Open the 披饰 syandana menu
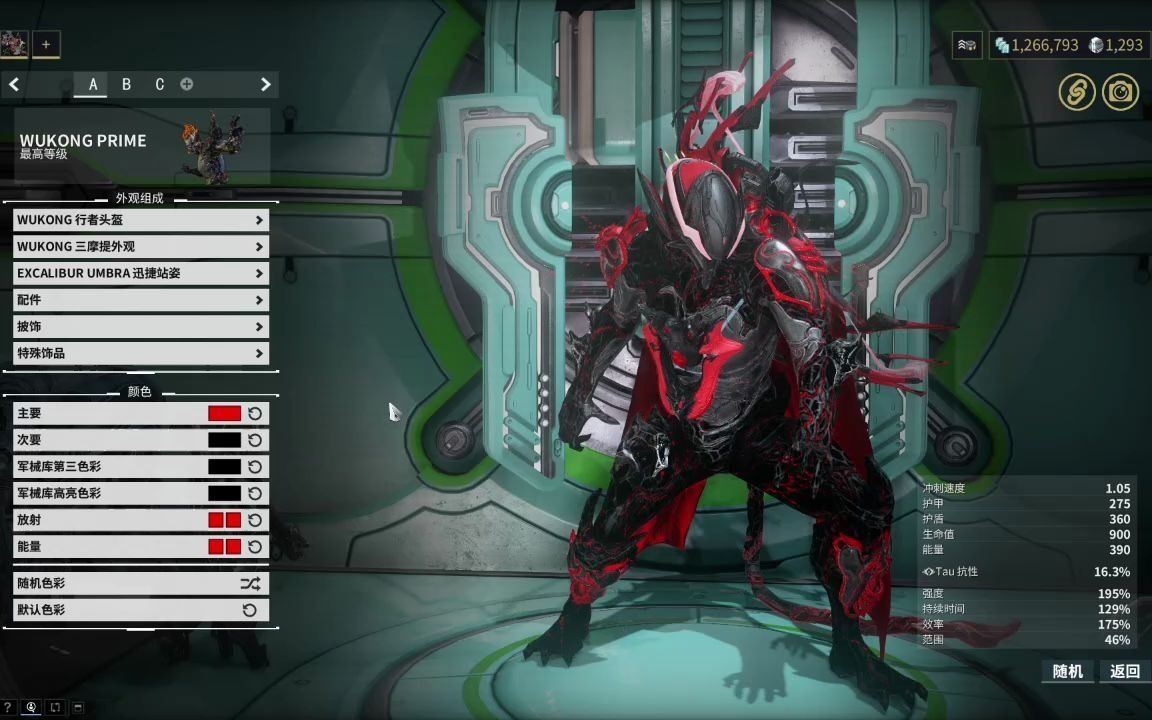1152x720 pixels. point(140,327)
